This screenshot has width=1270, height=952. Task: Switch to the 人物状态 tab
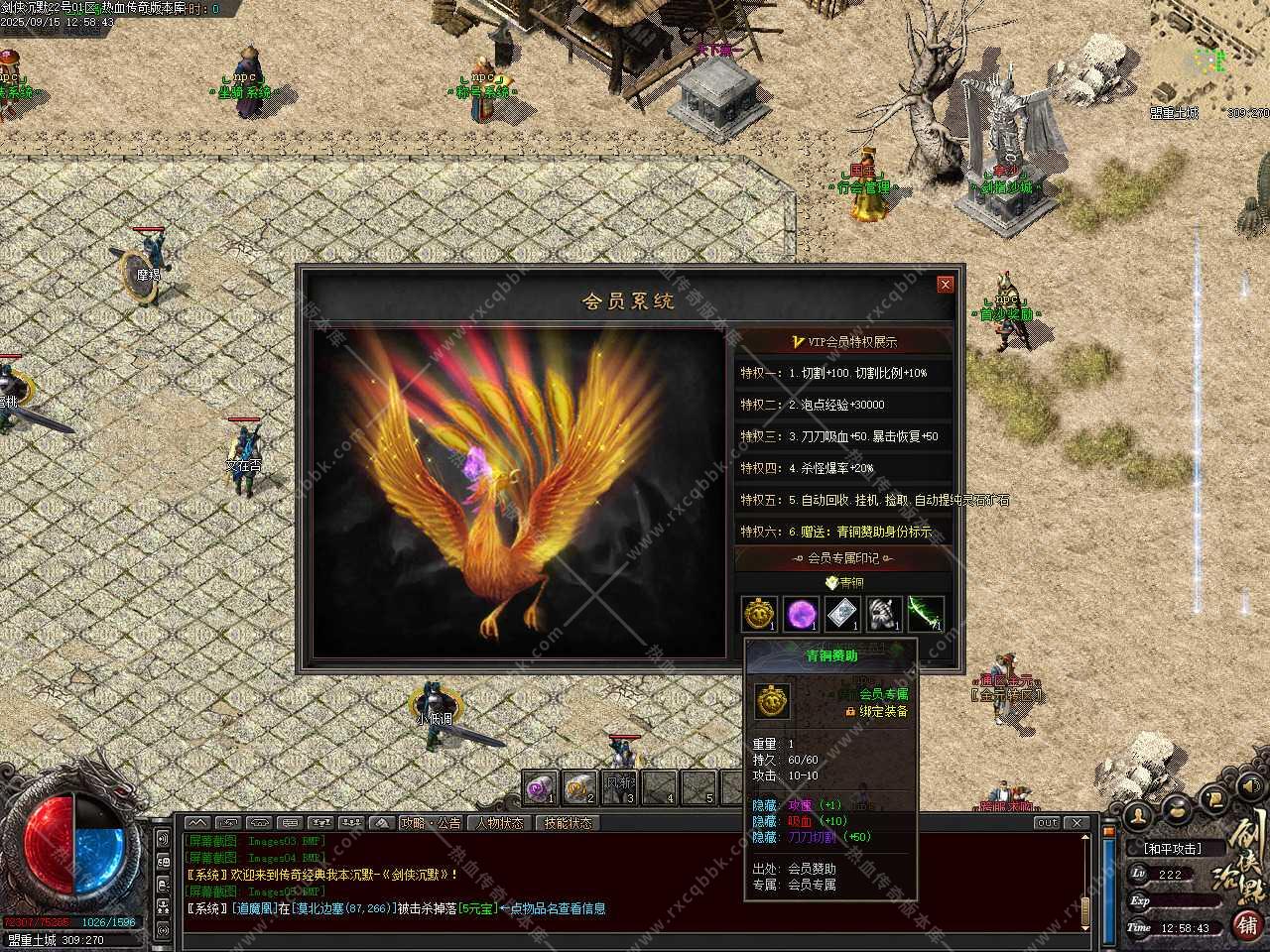coord(499,823)
